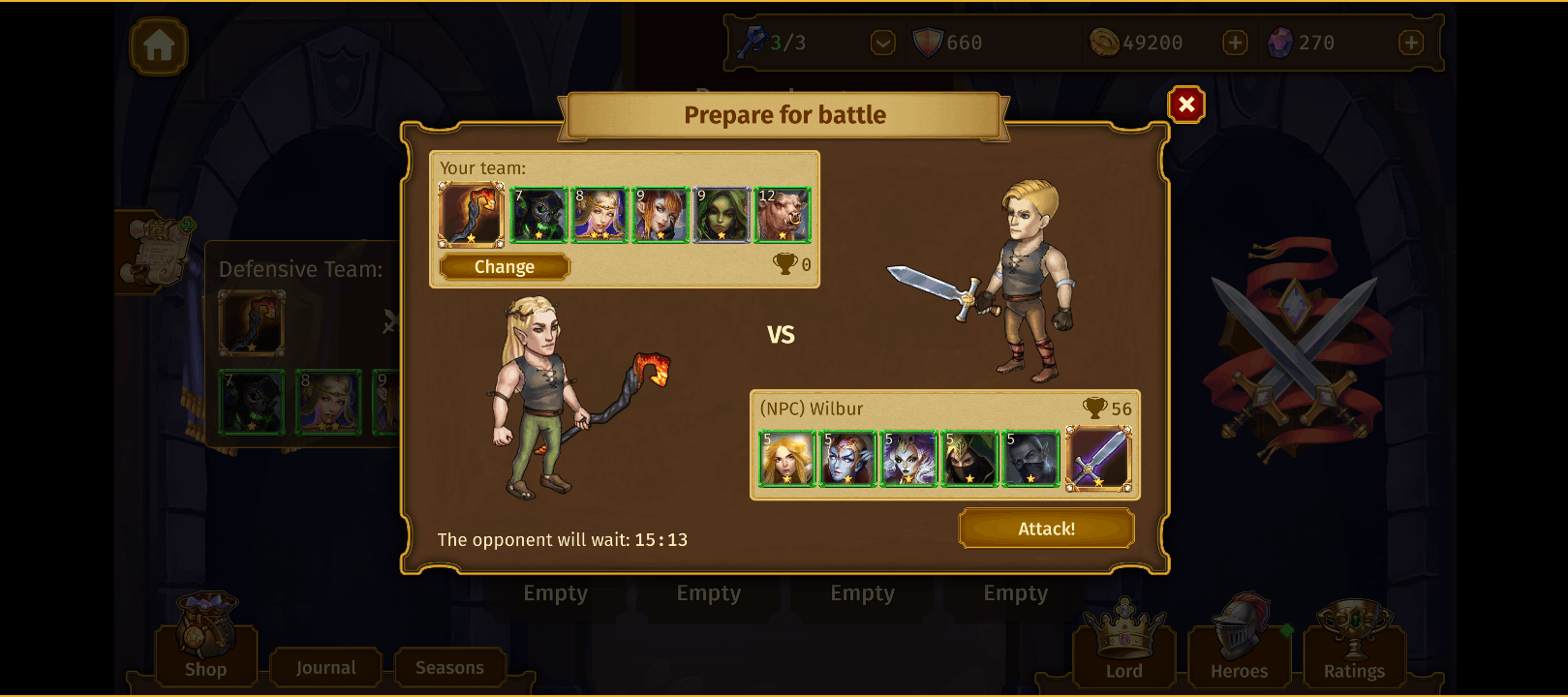Change your team lineup

(504, 267)
